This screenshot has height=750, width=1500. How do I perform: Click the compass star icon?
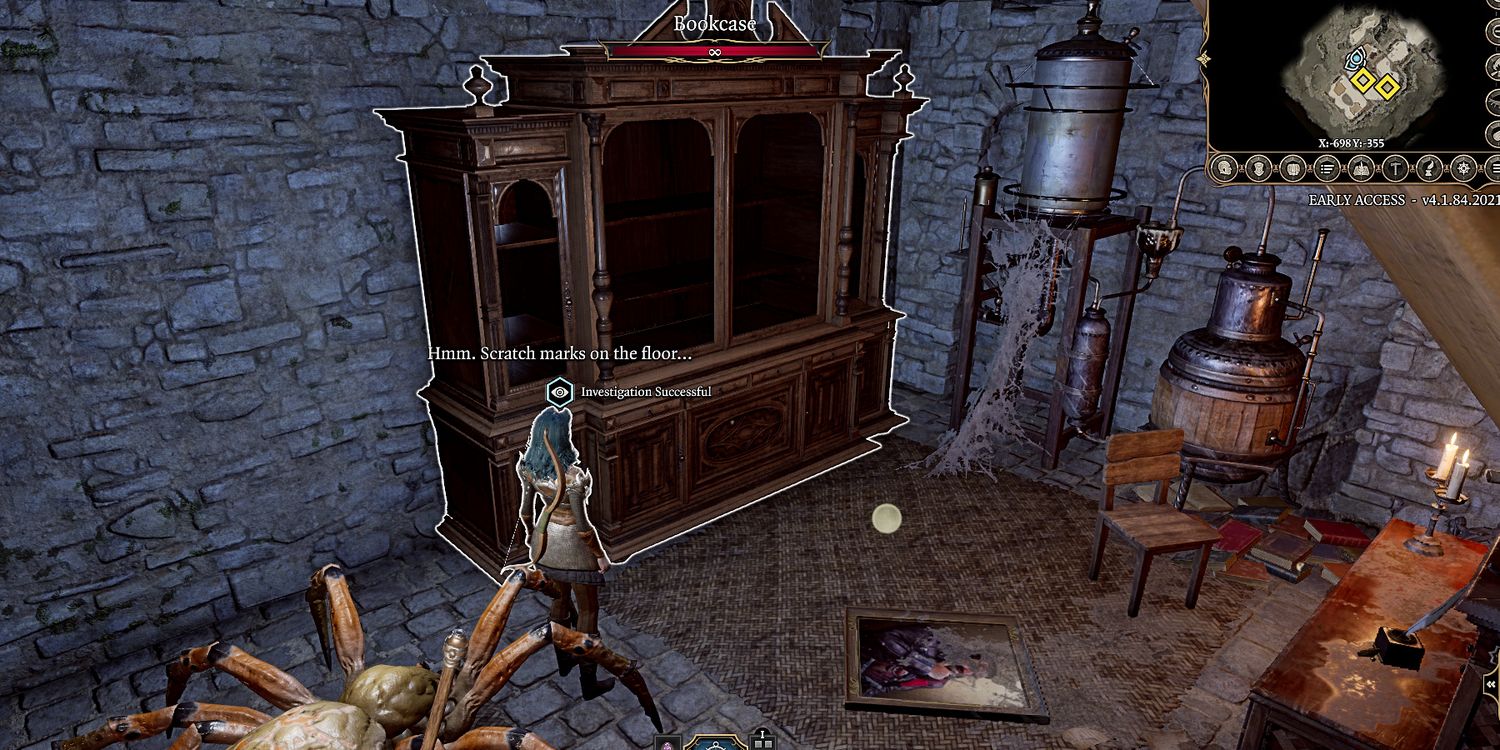click(1464, 168)
